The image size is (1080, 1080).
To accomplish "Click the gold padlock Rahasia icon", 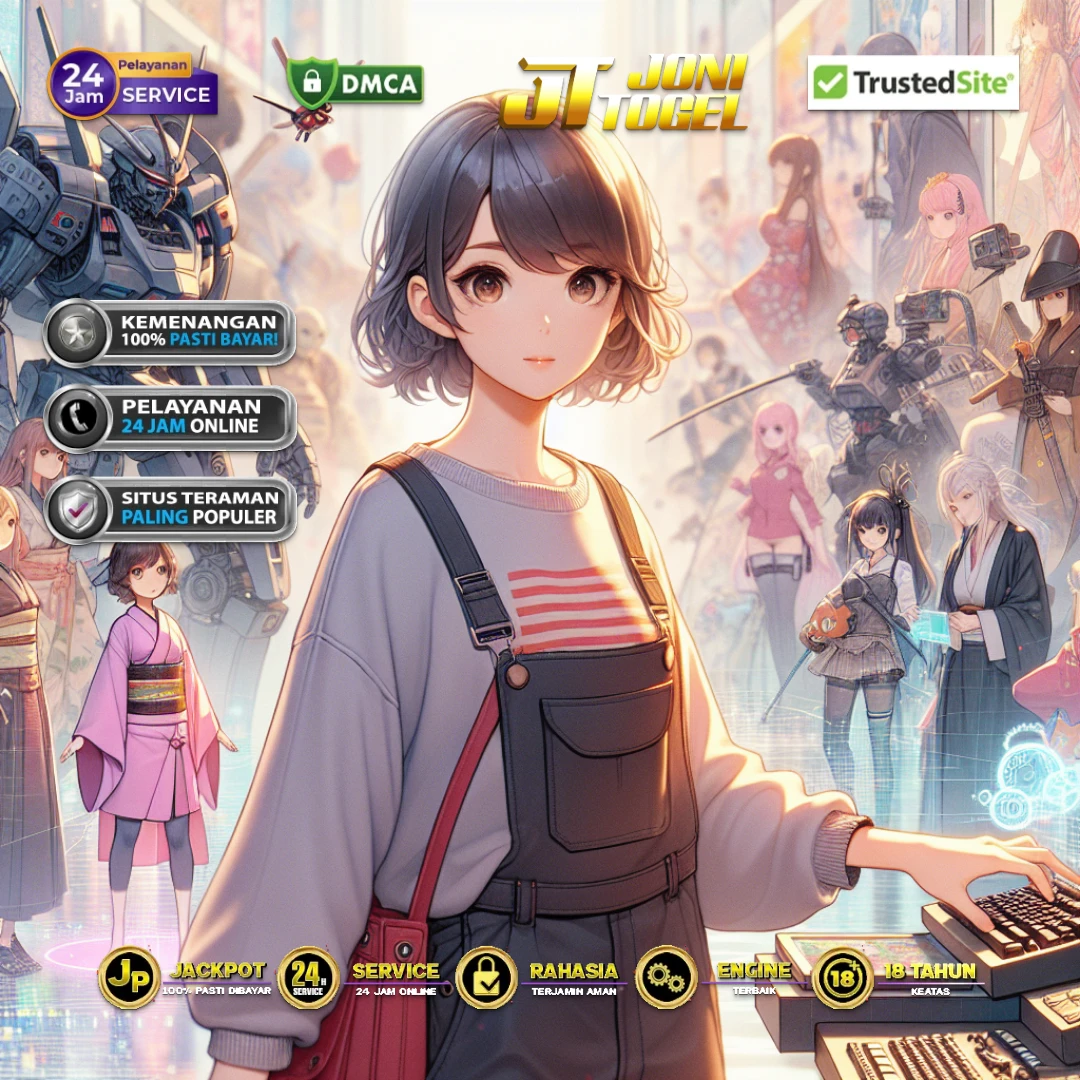I will (x=486, y=977).
